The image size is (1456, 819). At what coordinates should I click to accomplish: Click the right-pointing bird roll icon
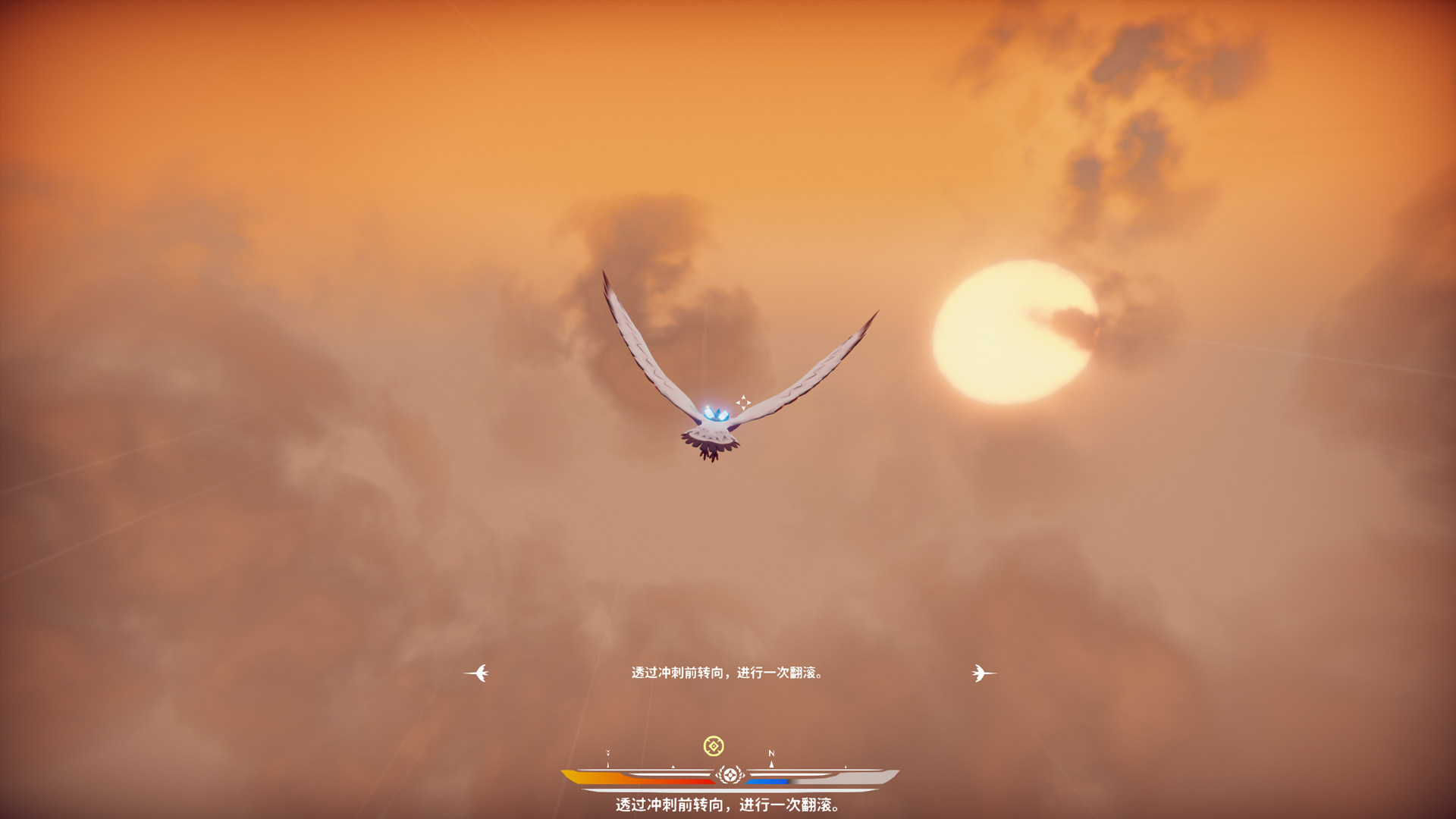pyautogui.click(x=983, y=673)
